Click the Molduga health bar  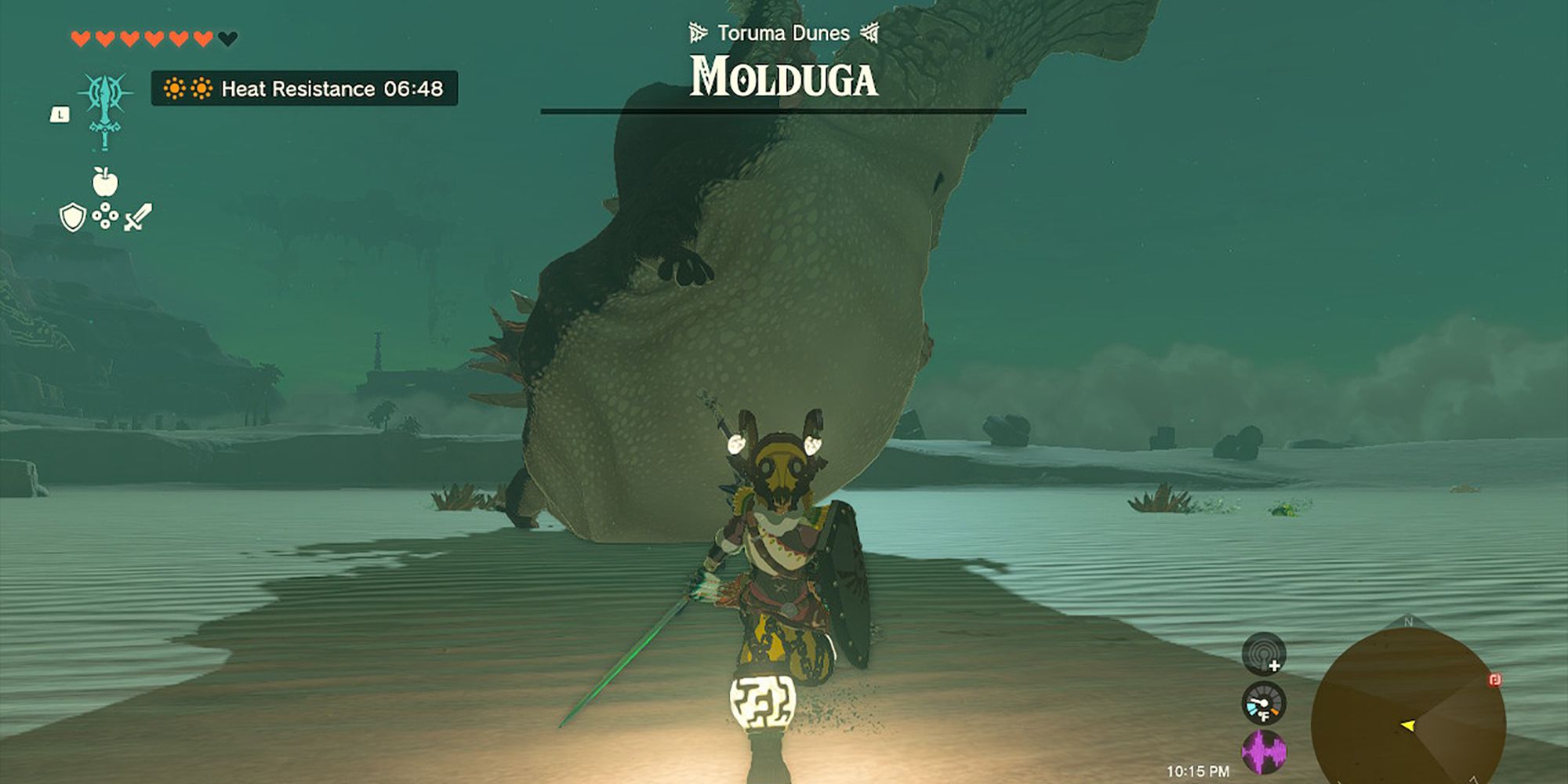[x=782, y=110]
